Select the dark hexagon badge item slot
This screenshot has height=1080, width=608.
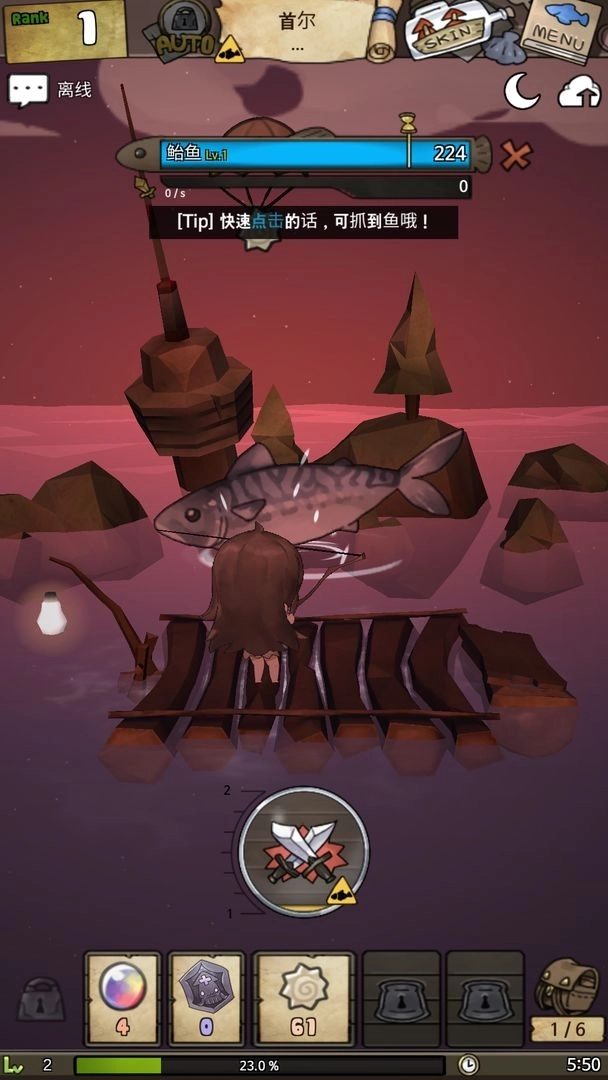point(206,997)
